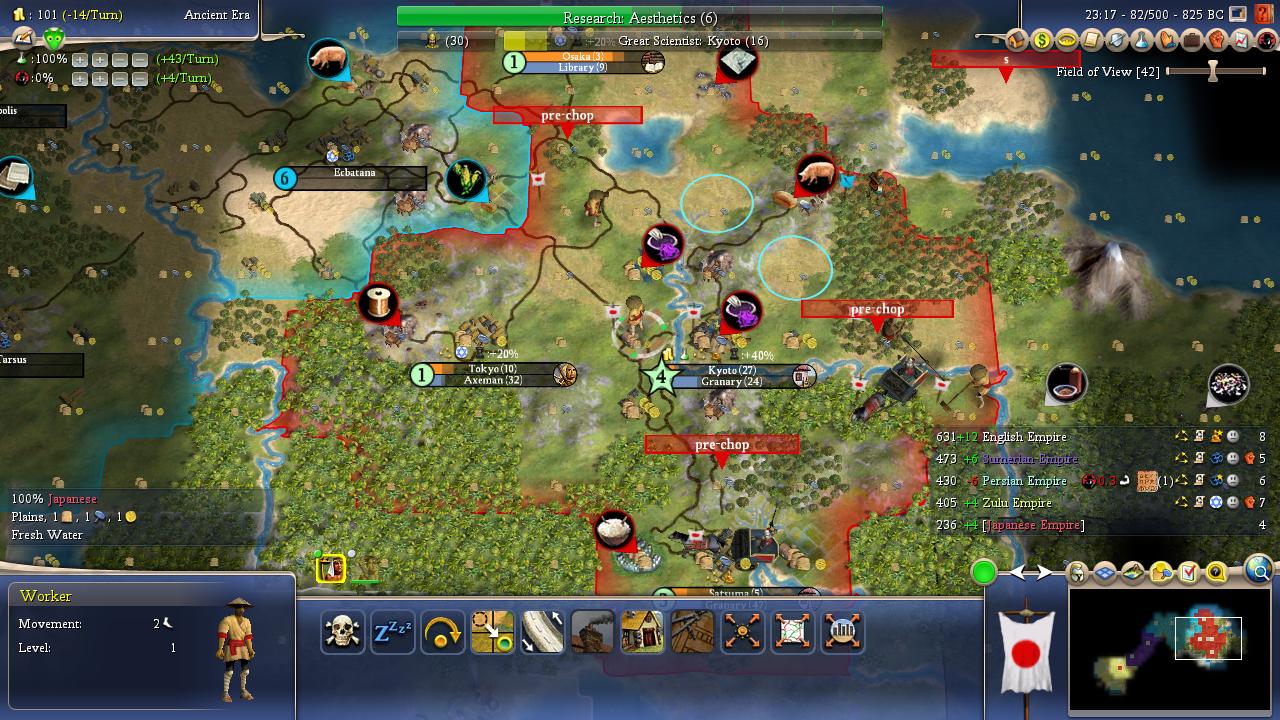Open the research bar showing Aesthetics
The height and width of the screenshot is (720, 1280).
639,18
